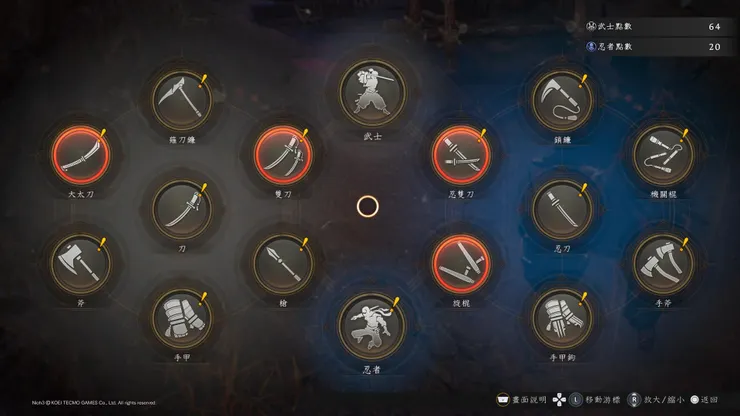The image size is (740, 416).
Task: Select the 斧 axe weapon node
Action: coord(79,262)
